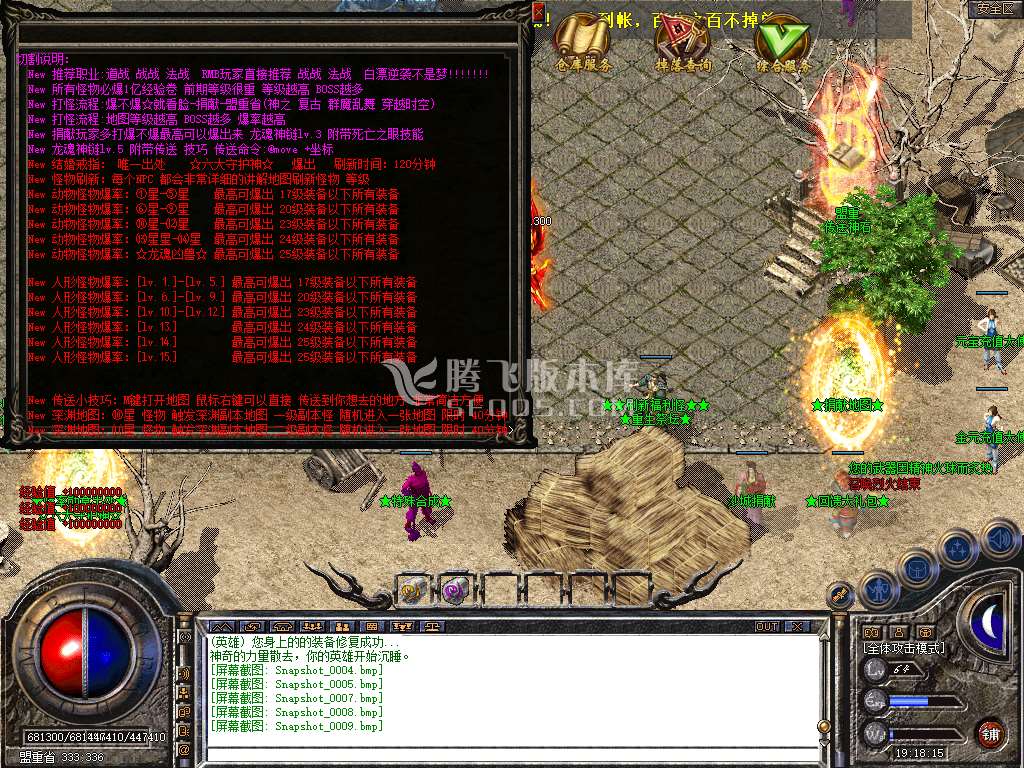The height and width of the screenshot is (768, 1024).
Task: Close the chat window with its X button
Action: click(x=797, y=626)
